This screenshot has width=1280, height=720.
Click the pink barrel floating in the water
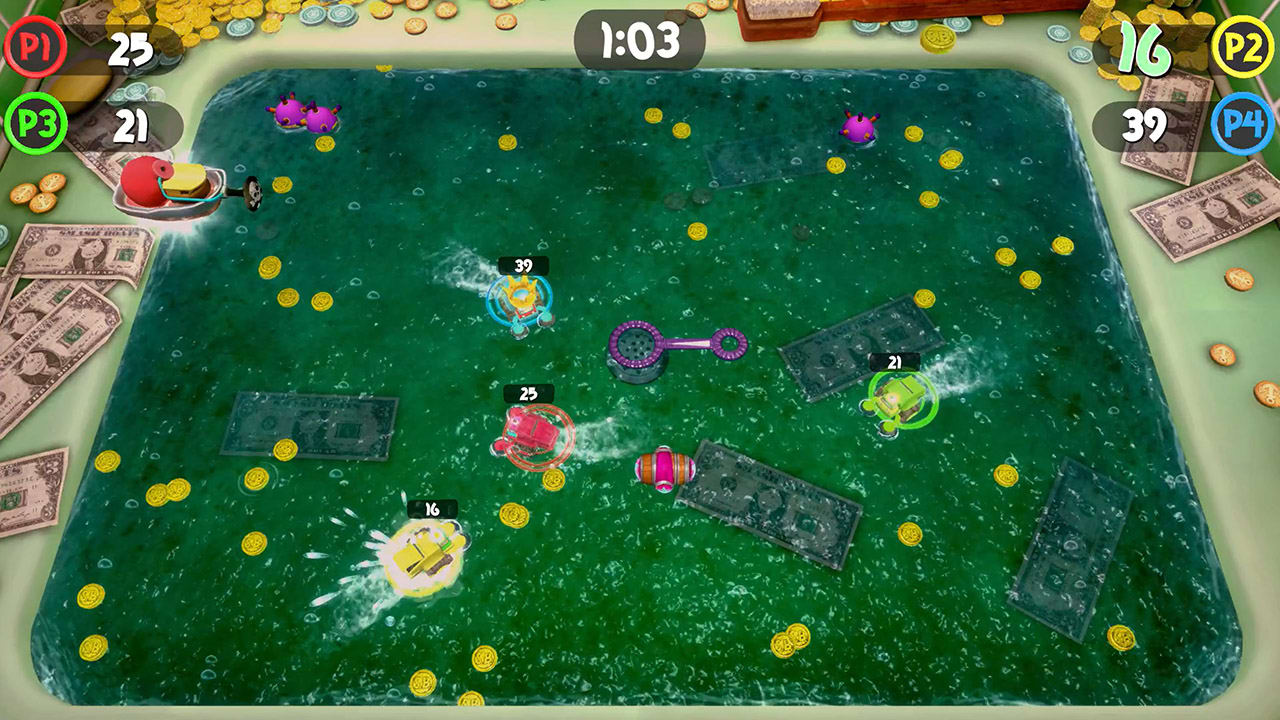click(x=665, y=466)
